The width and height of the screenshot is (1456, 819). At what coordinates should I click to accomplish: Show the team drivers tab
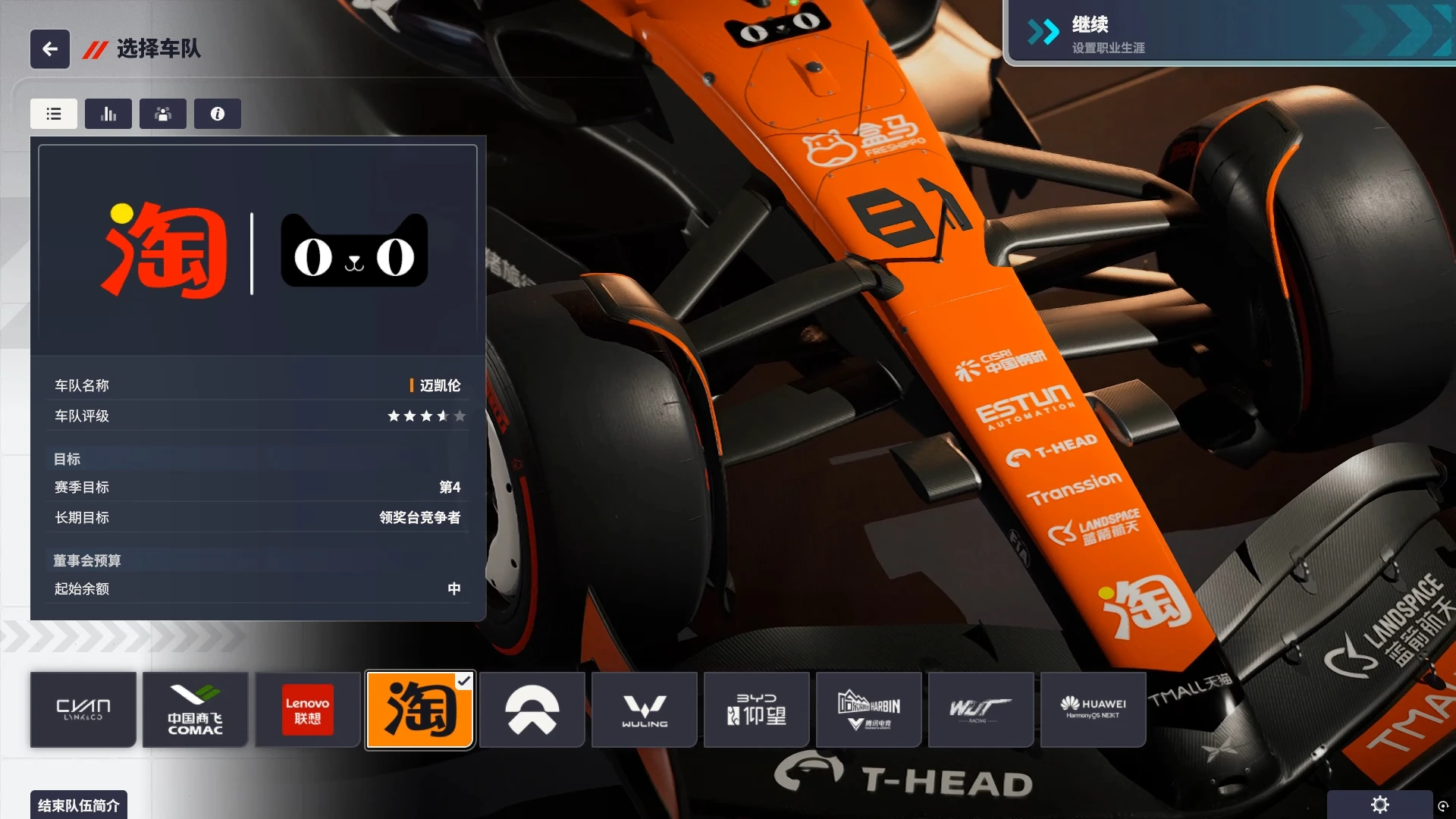point(163,114)
